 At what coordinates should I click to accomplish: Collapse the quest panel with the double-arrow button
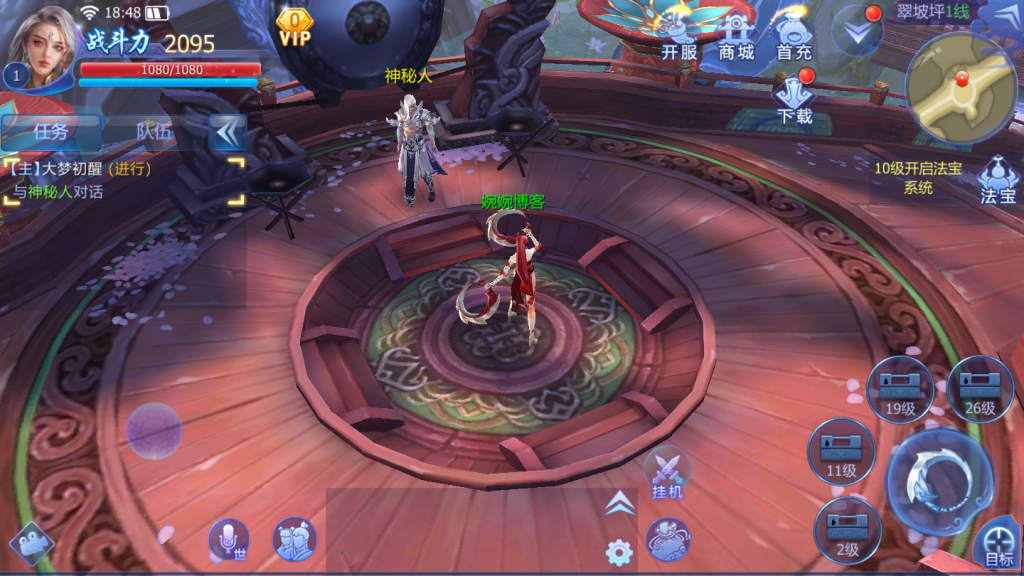(x=228, y=131)
